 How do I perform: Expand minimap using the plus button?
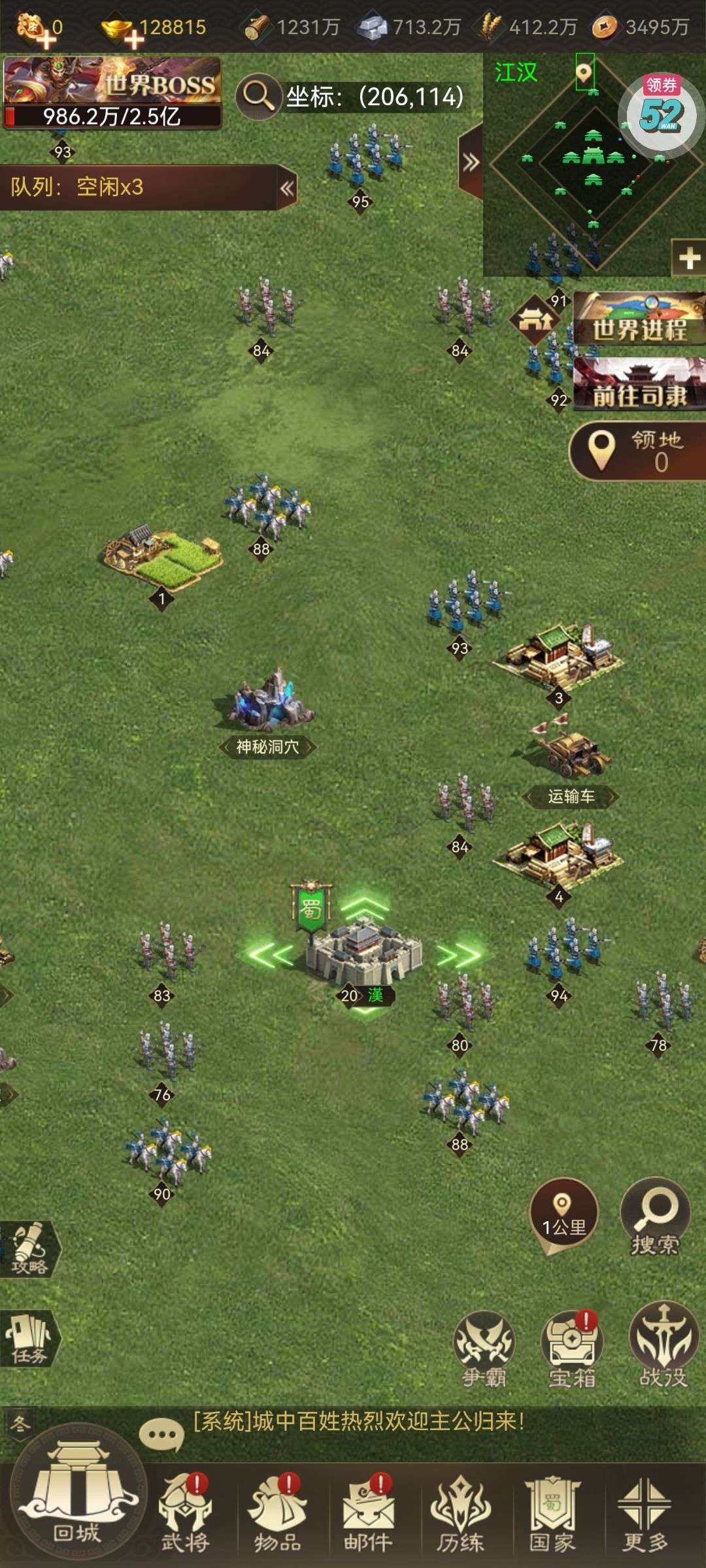pyautogui.click(x=690, y=259)
